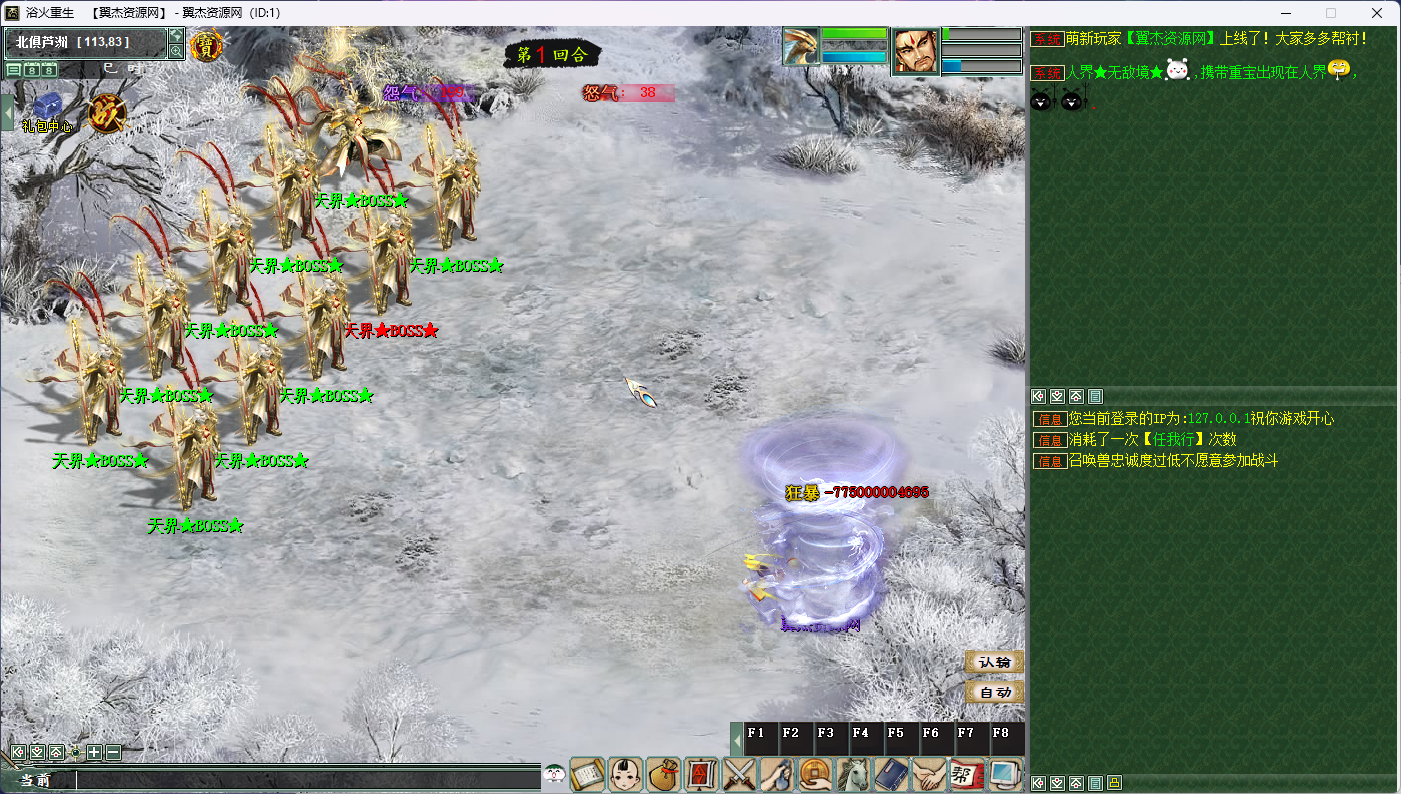Open the computer monitor system icon
The width and height of the screenshot is (1401, 794).
click(1005, 775)
